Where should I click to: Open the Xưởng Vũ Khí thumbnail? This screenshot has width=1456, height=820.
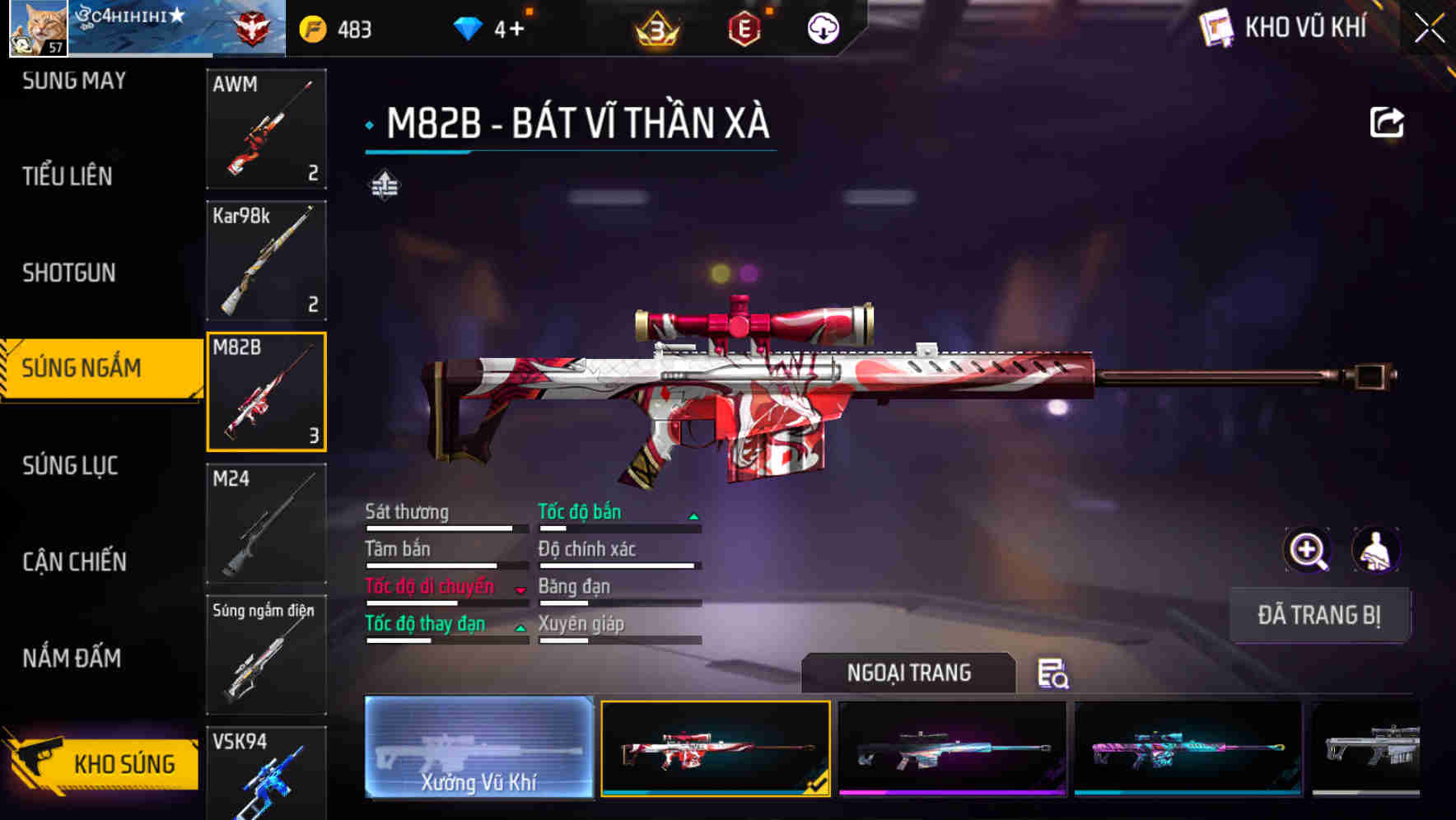pos(478,748)
